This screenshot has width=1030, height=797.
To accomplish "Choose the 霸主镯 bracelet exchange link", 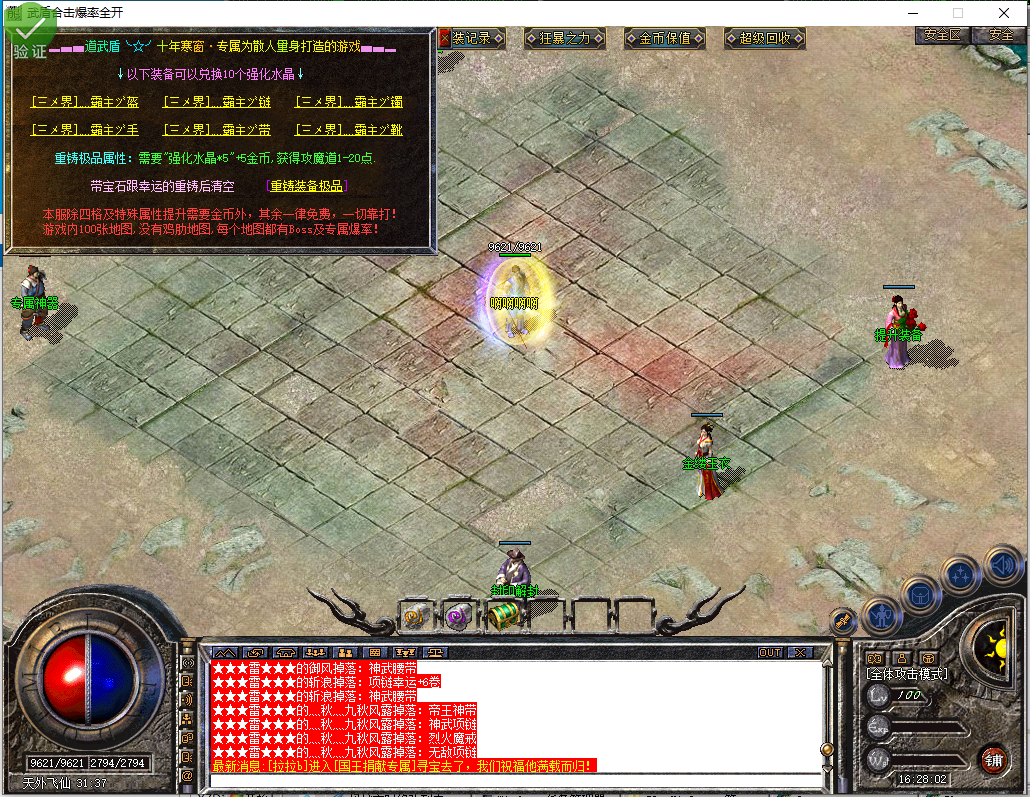I will tap(349, 102).
